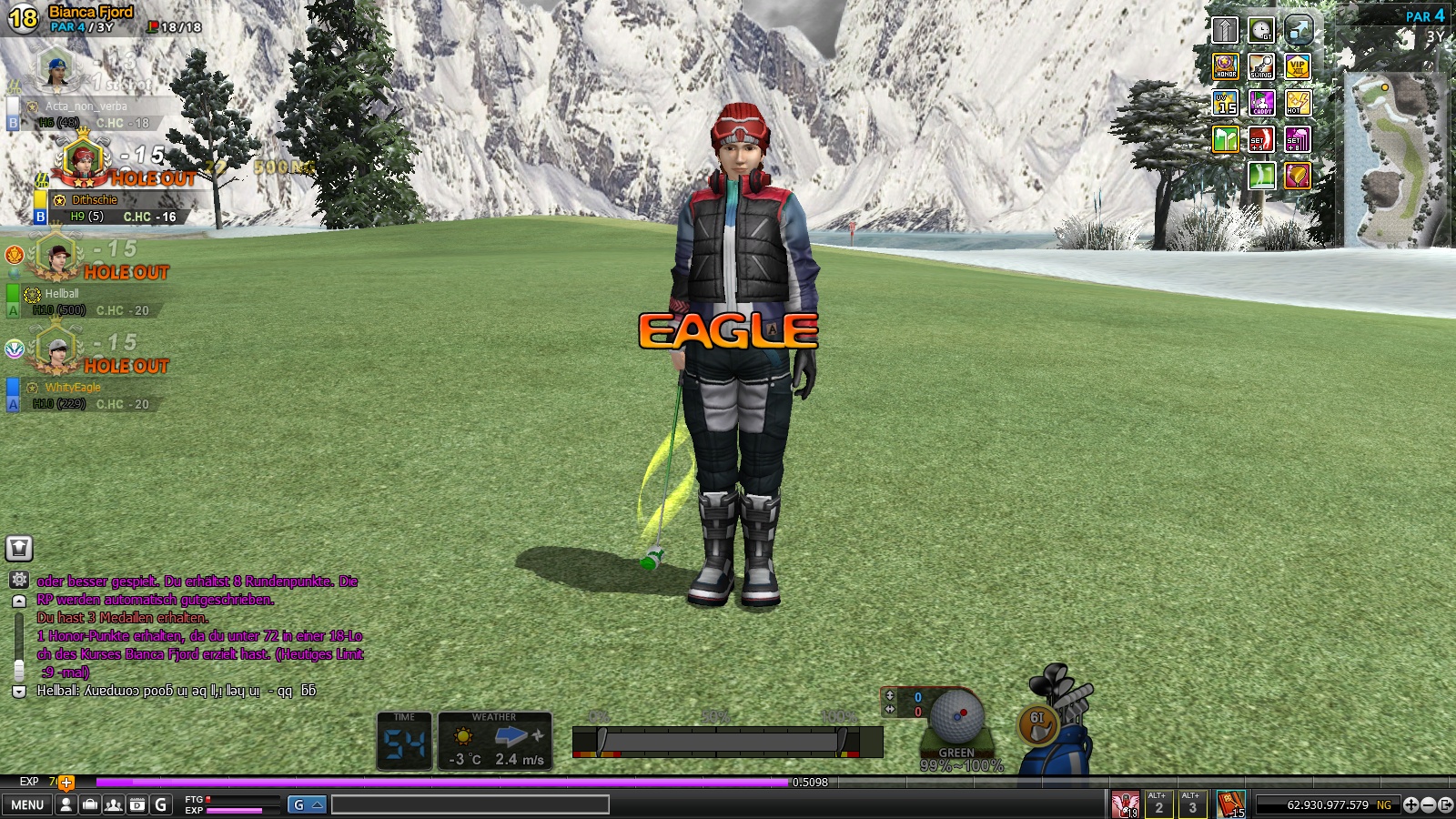Click the HOT buff icon
This screenshot has height=819, width=1456.
pos(1298,103)
